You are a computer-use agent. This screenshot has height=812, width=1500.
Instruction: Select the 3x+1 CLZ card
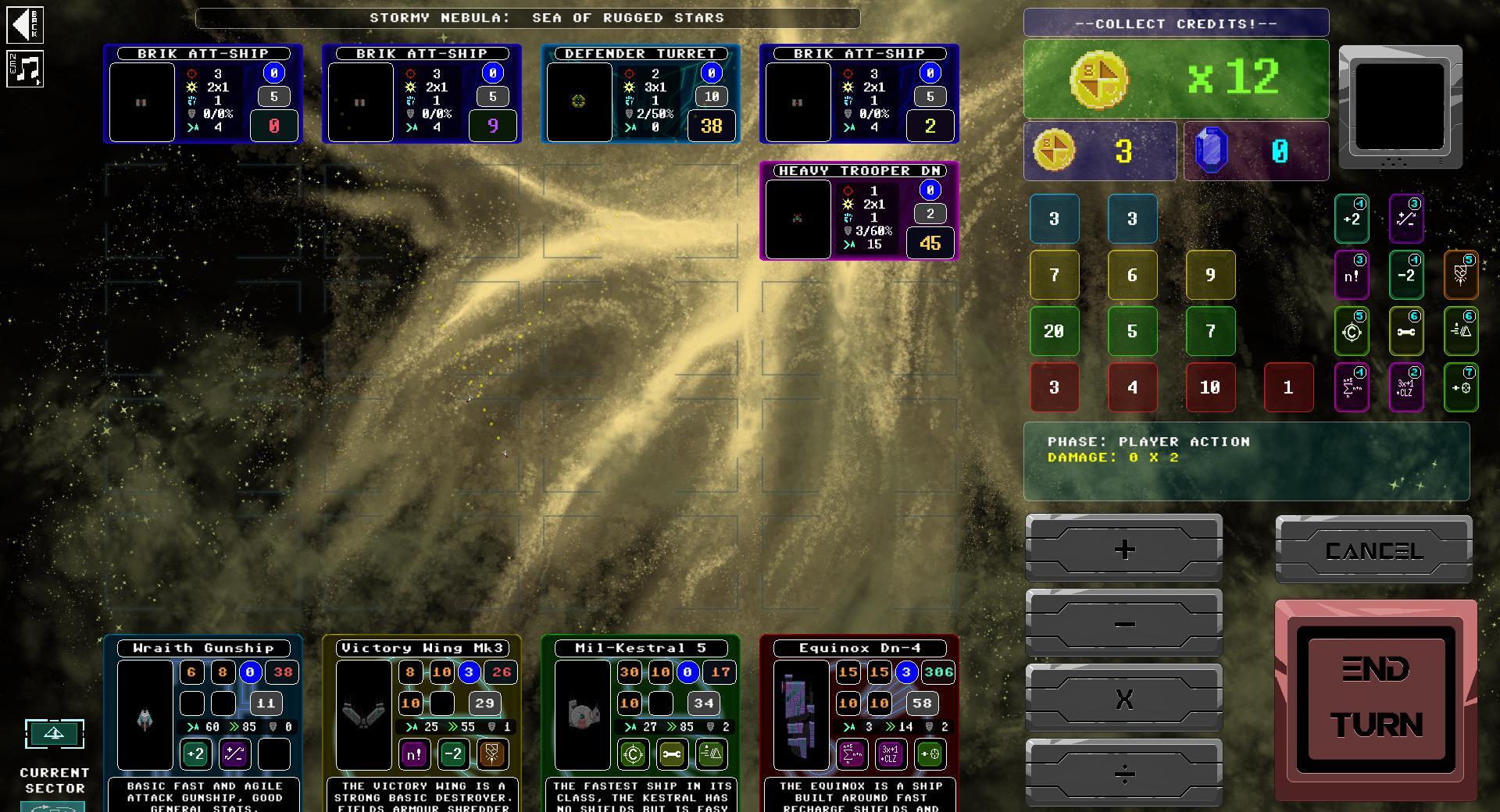click(x=1407, y=387)
